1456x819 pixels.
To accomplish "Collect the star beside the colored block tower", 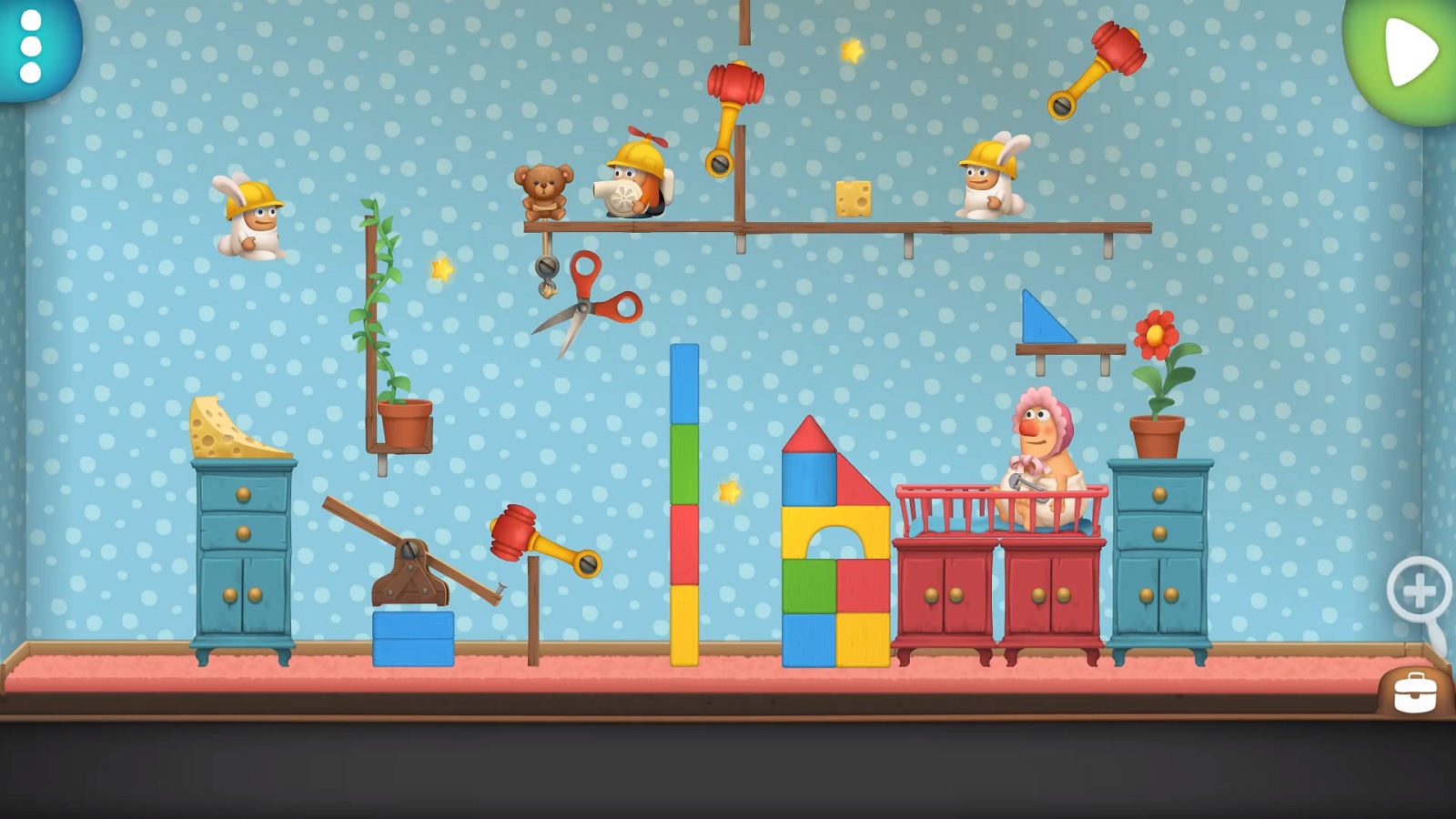I will (x=729, y=491).
